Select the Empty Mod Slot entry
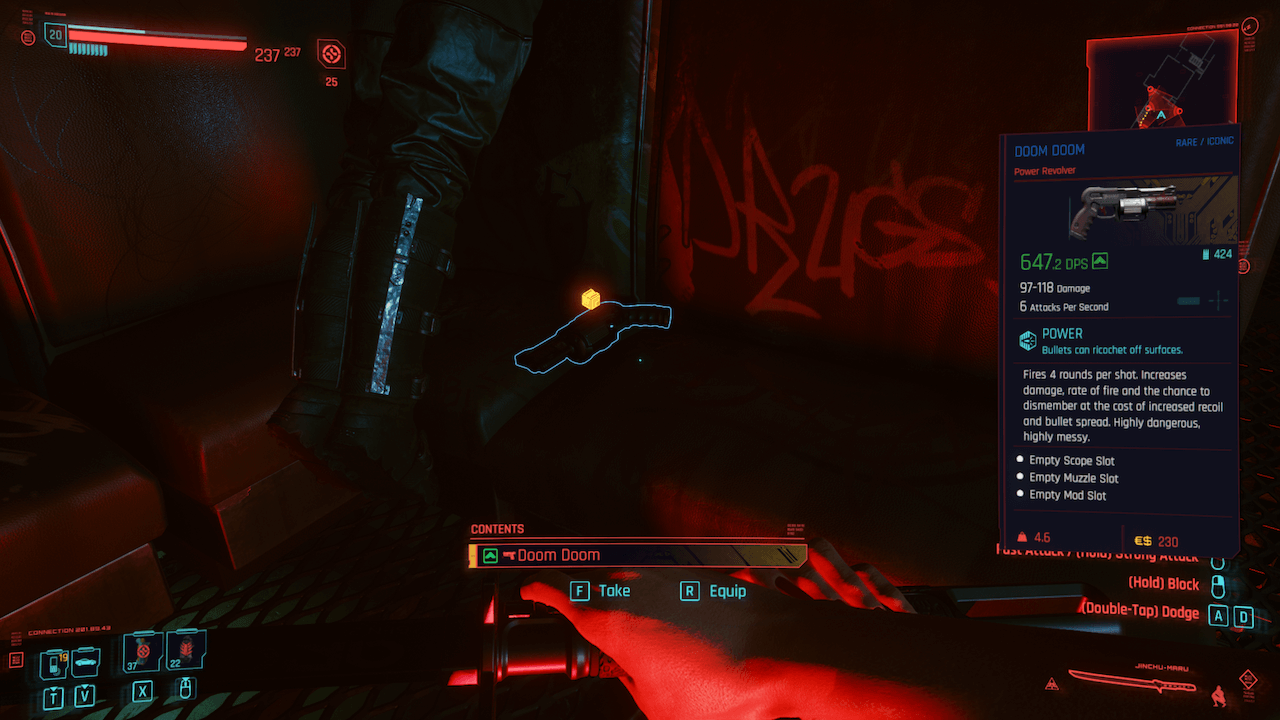Viewport: 1280px width, 720px height. 1067,495
